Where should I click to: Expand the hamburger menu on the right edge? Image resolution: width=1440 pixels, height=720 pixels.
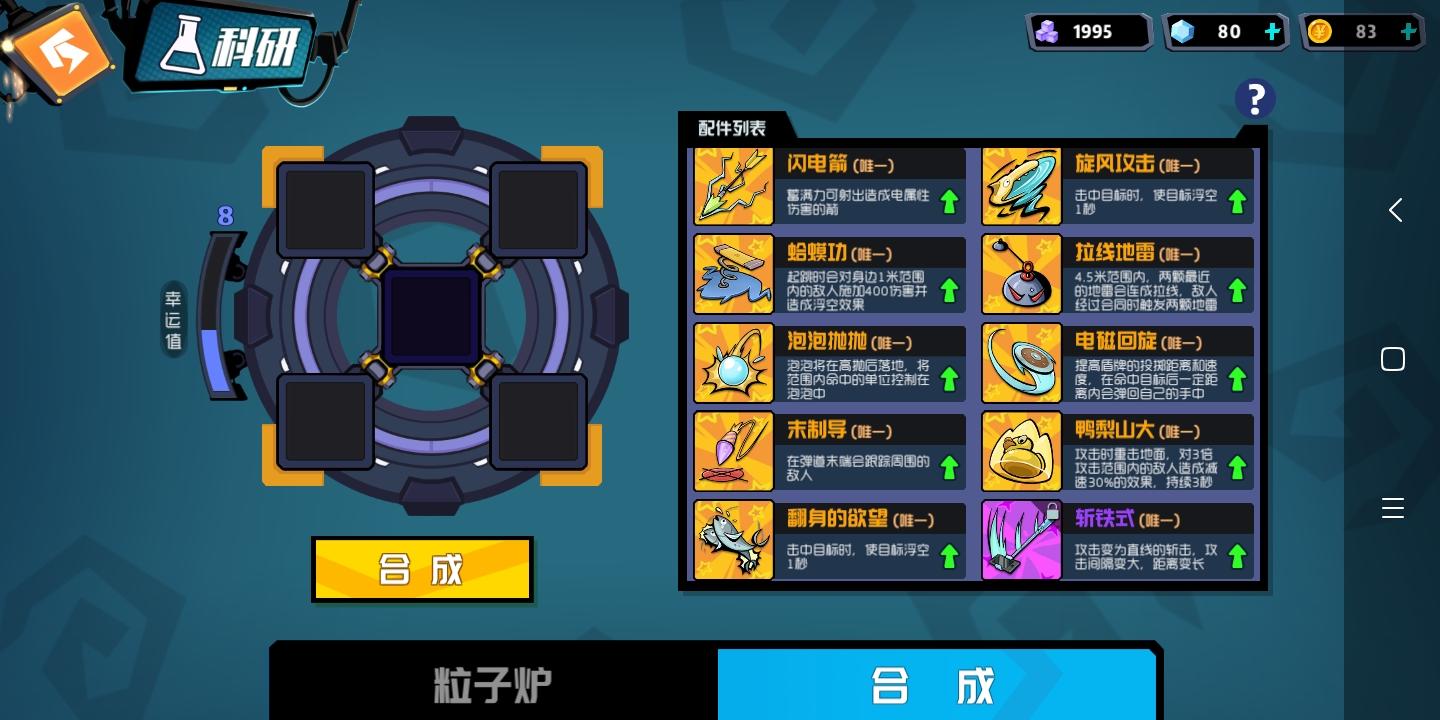tap(1393, 508)
